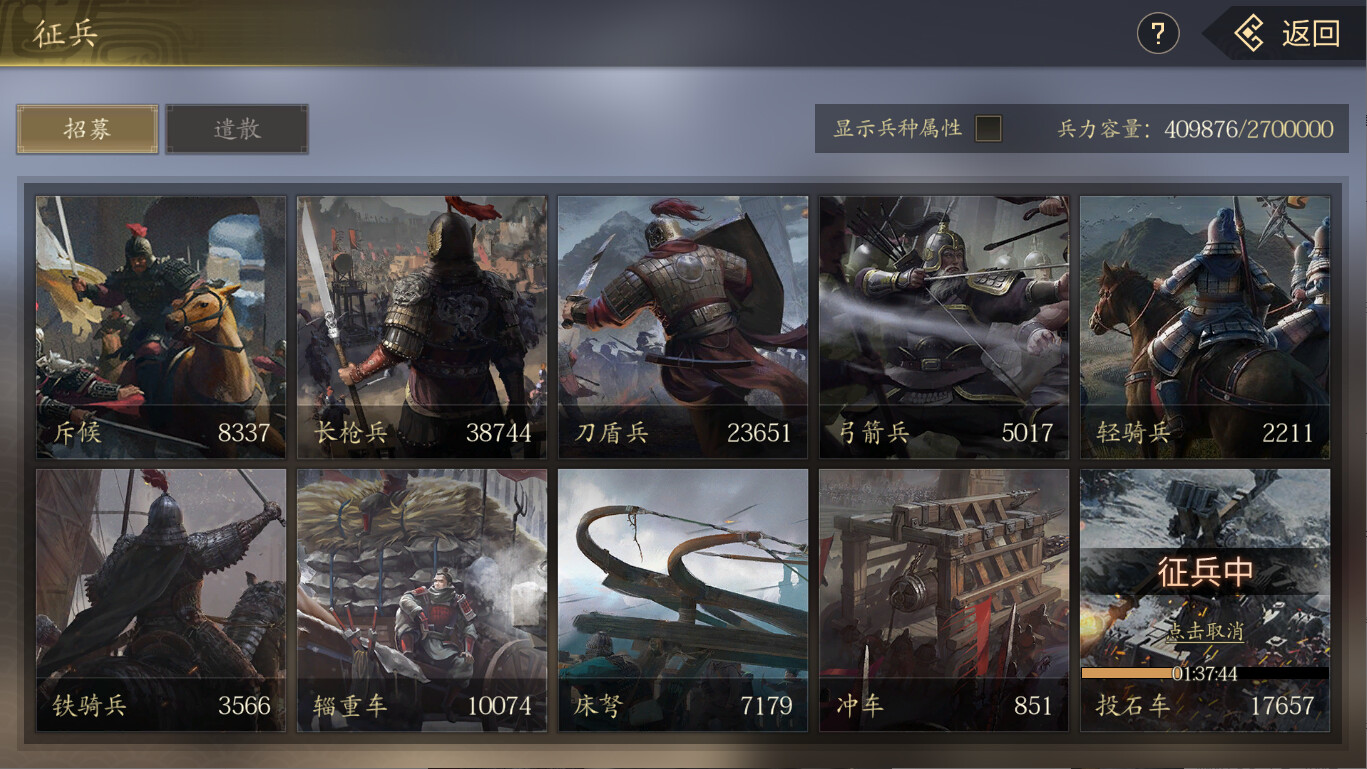The height and width of the screenshot is (769, 1367).
Task: Select the 铁骑兵 (Heavy Cavalry) card
Action: click(x=160, y=598)
